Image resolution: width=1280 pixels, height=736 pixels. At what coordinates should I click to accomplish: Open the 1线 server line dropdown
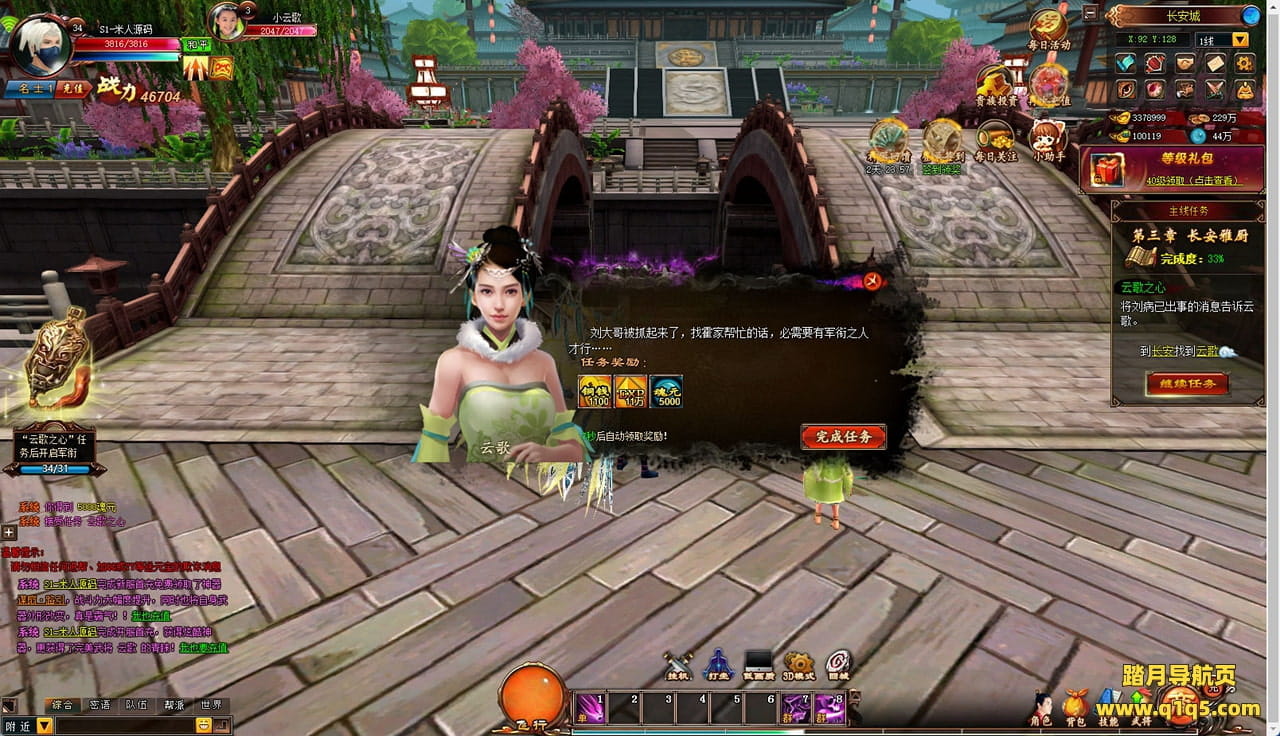[1240, 40]
